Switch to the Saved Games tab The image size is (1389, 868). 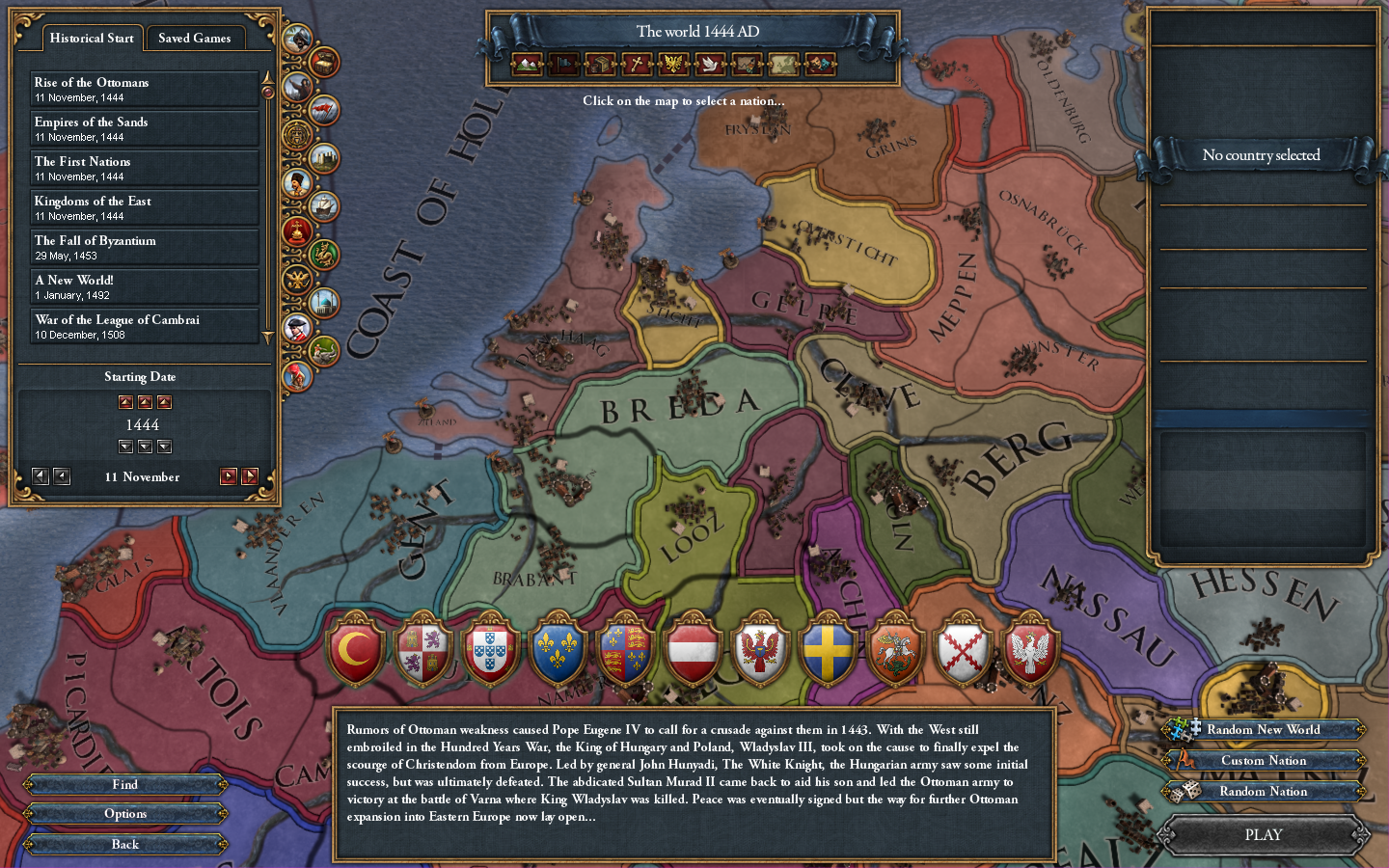195,39
